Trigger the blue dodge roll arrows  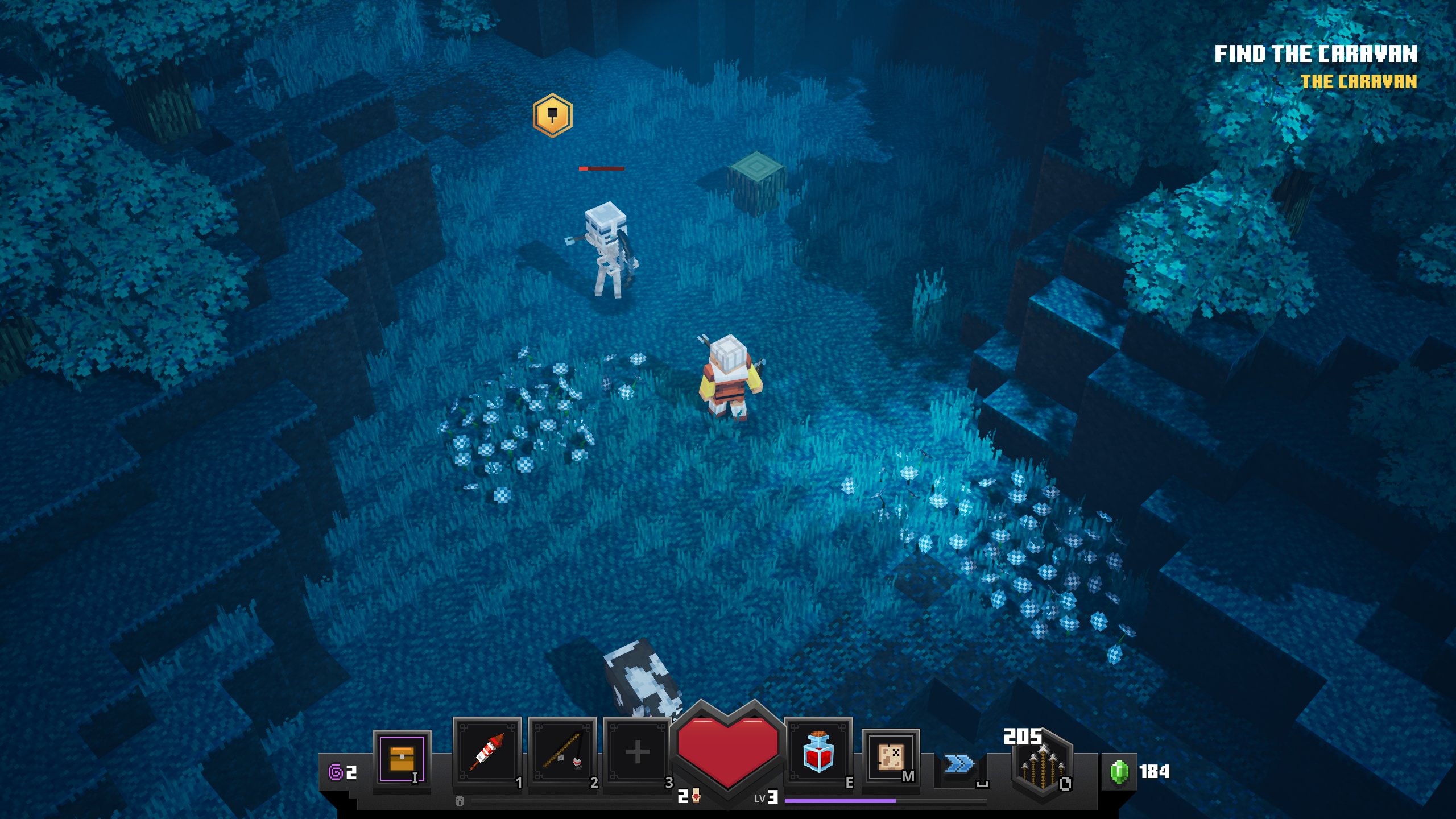(959, 764)
